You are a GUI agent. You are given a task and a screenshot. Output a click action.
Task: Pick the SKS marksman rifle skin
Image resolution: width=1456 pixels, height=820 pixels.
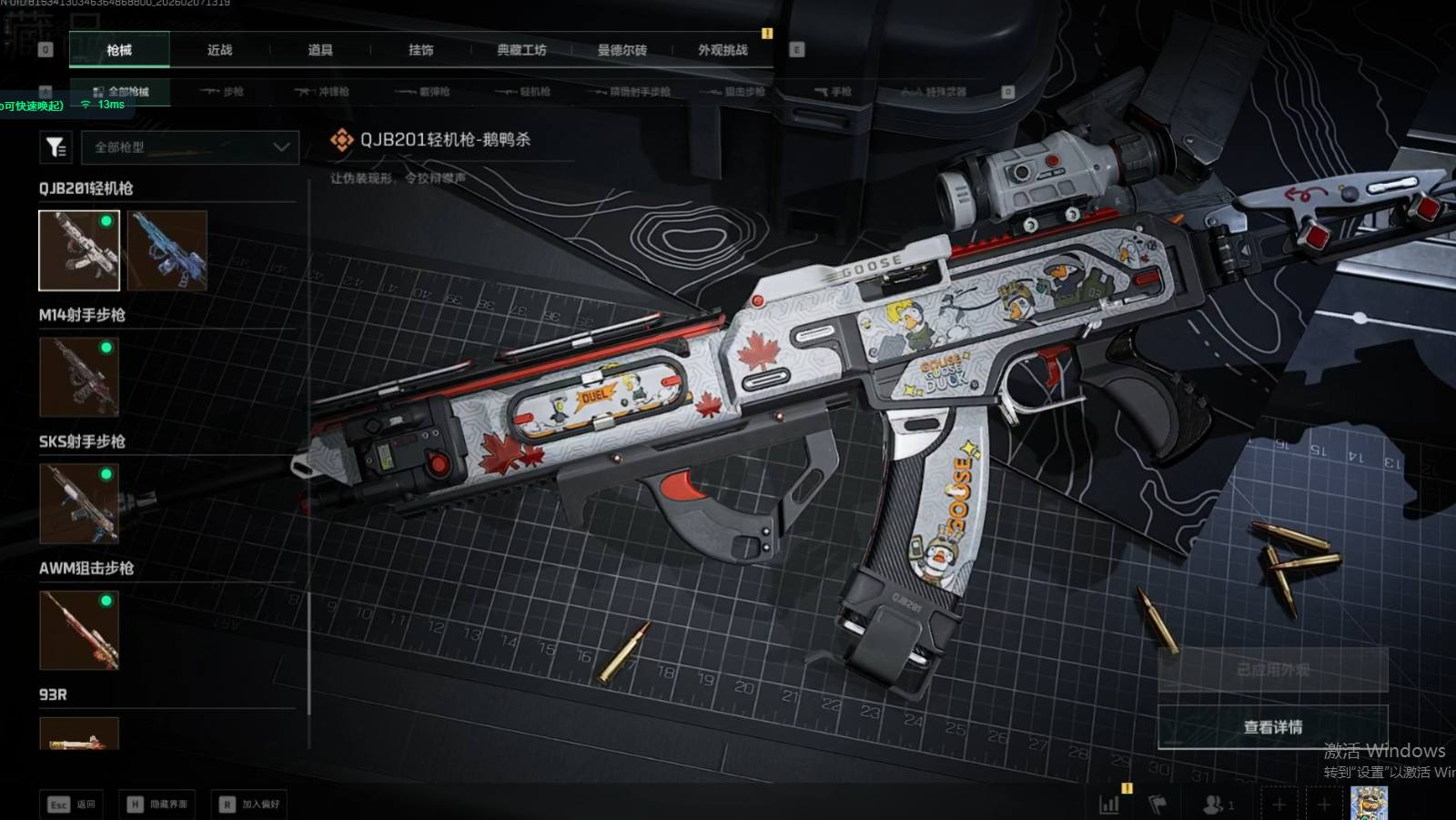click(x=79, y=503)
